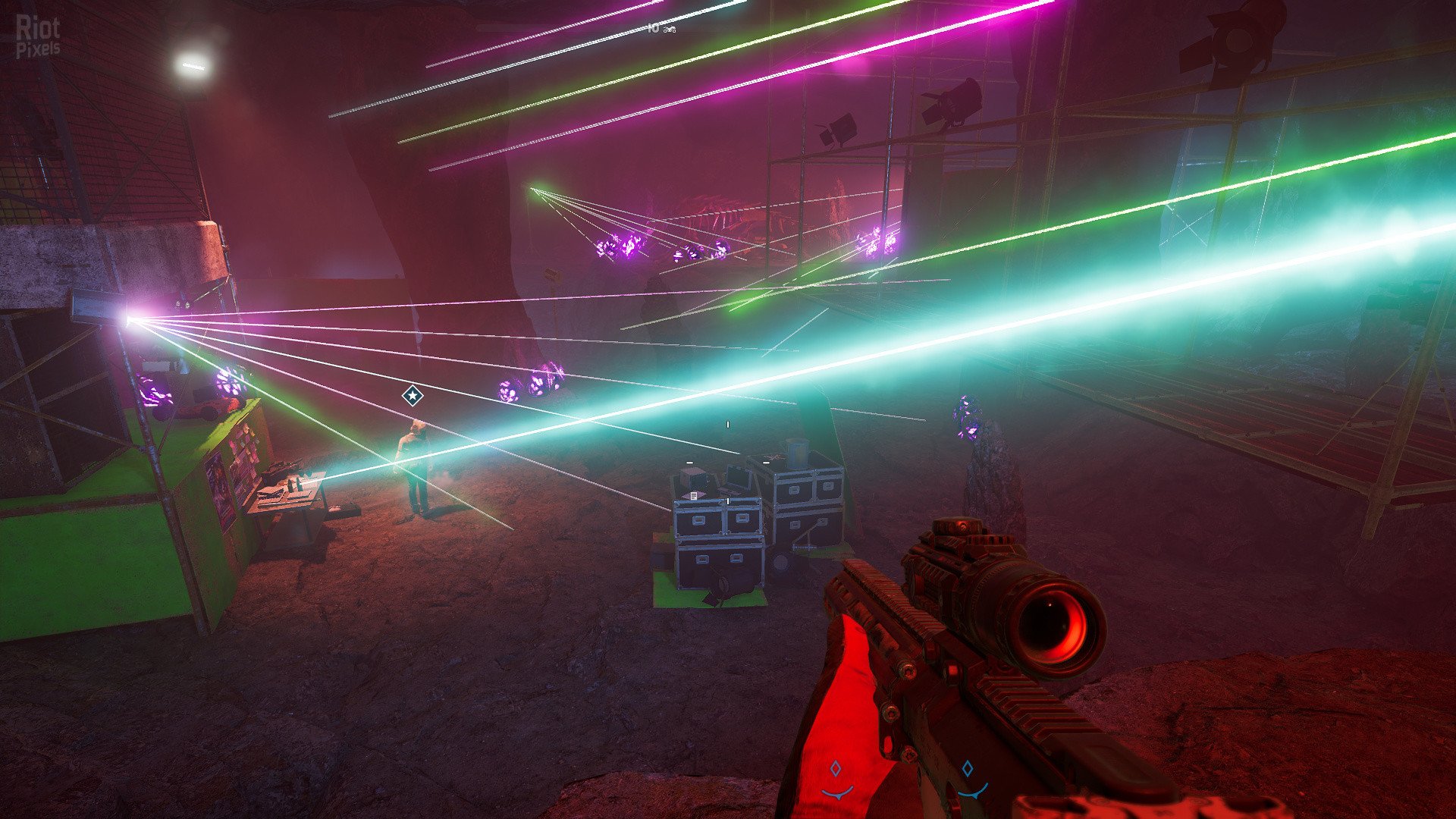The width and height of the screenshot is (1456, 819).
Task: Select the star diamond objective marker
Action: [412, 395]
